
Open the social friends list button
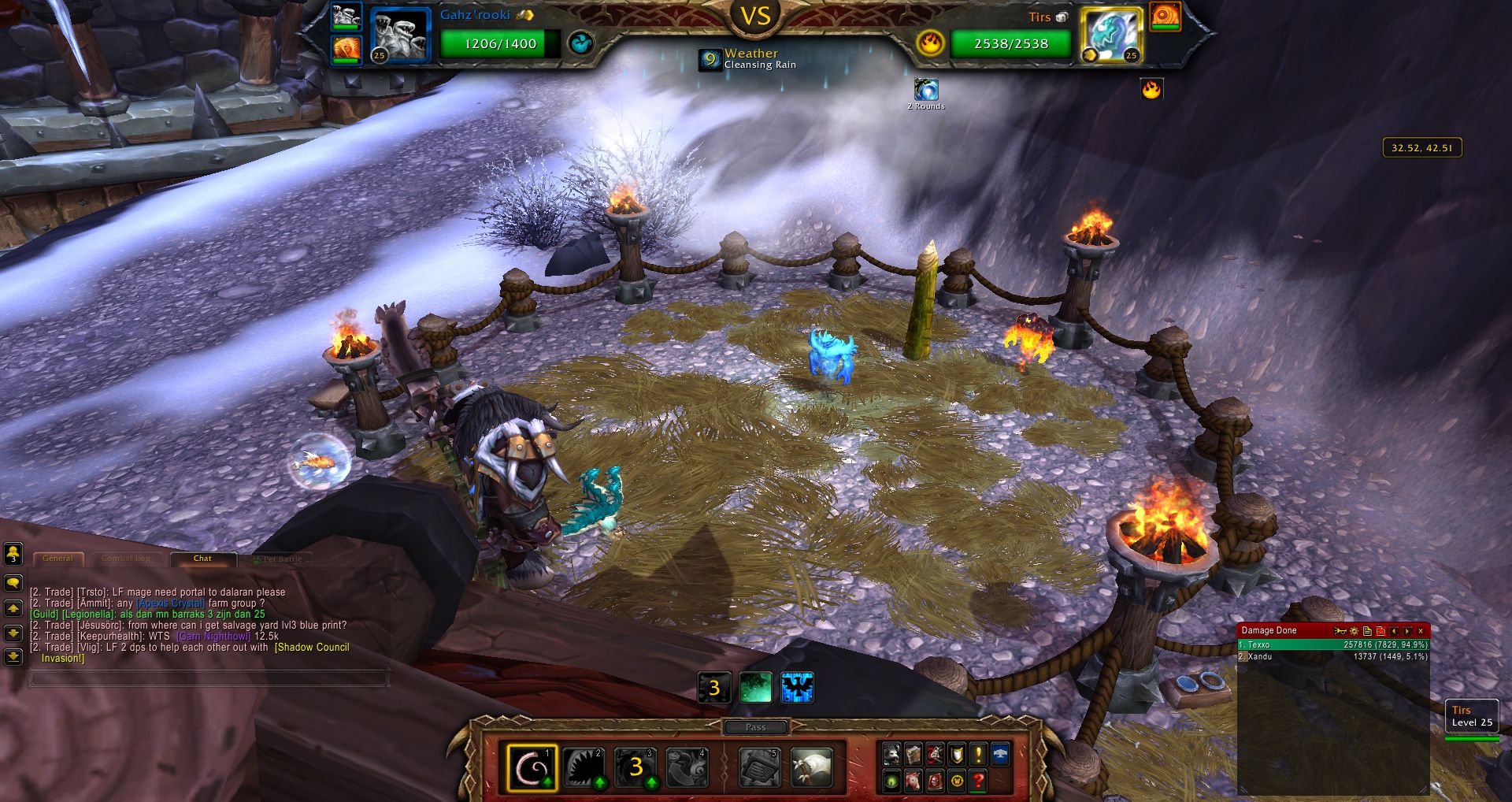(x=13, y=554)
